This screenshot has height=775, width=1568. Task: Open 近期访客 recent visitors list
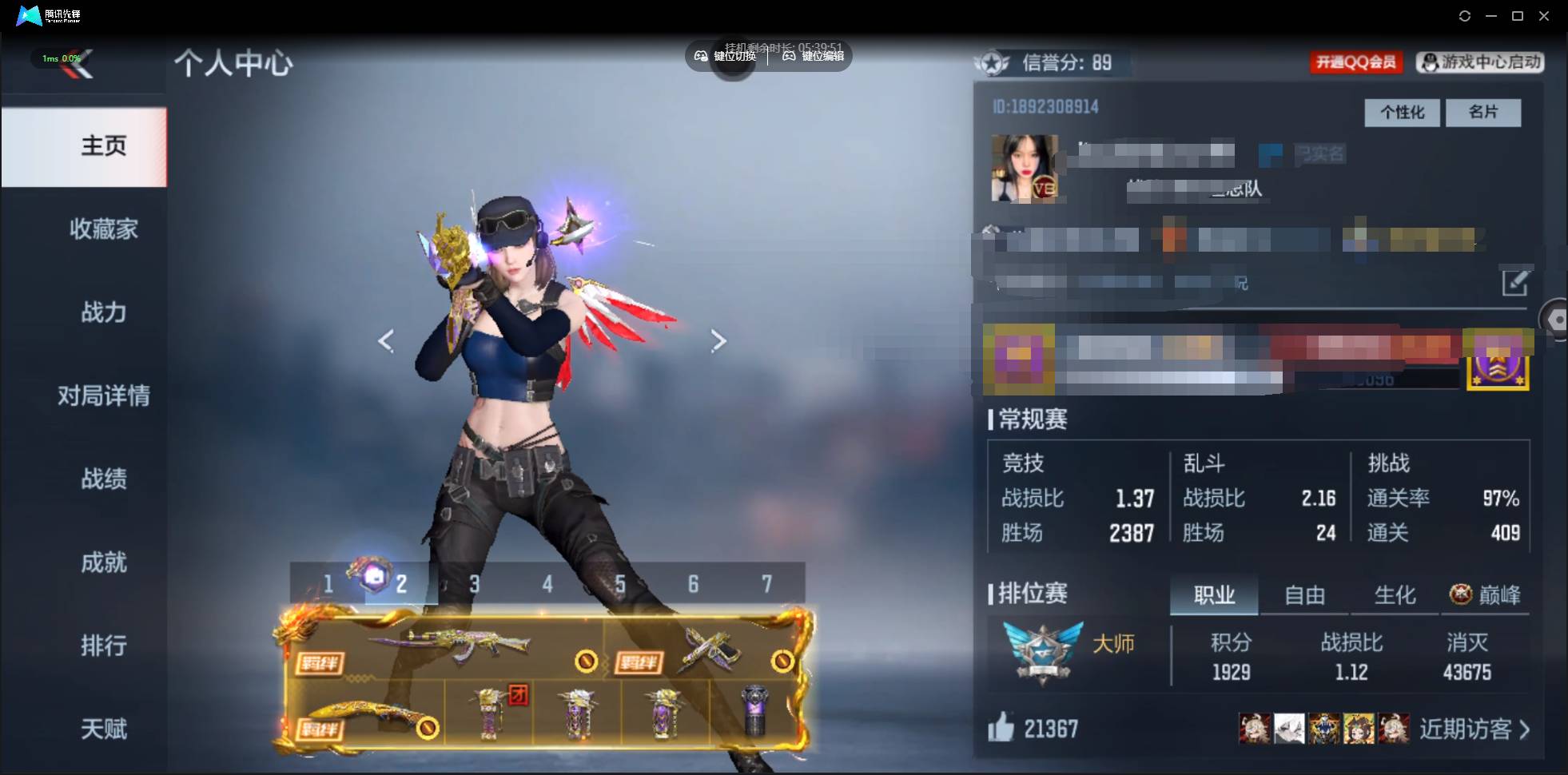1474,729
